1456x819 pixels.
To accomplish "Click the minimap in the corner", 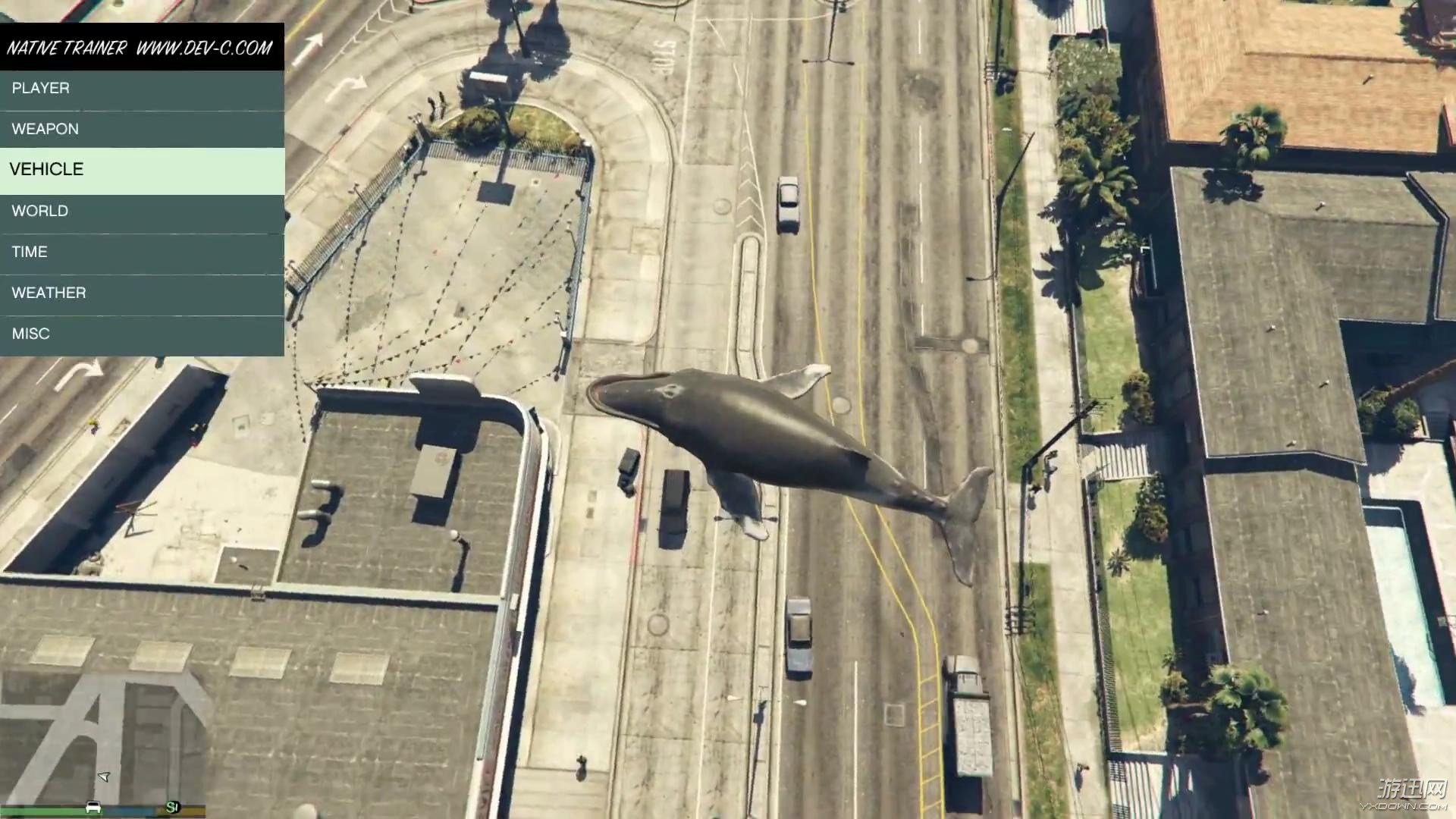I will pos(102,736).
